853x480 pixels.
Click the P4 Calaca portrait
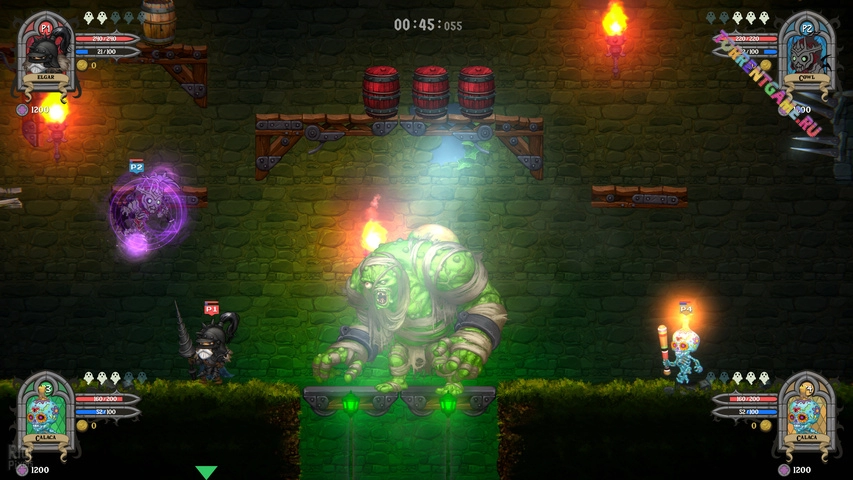pyautogui.click(x=805, y=410)
